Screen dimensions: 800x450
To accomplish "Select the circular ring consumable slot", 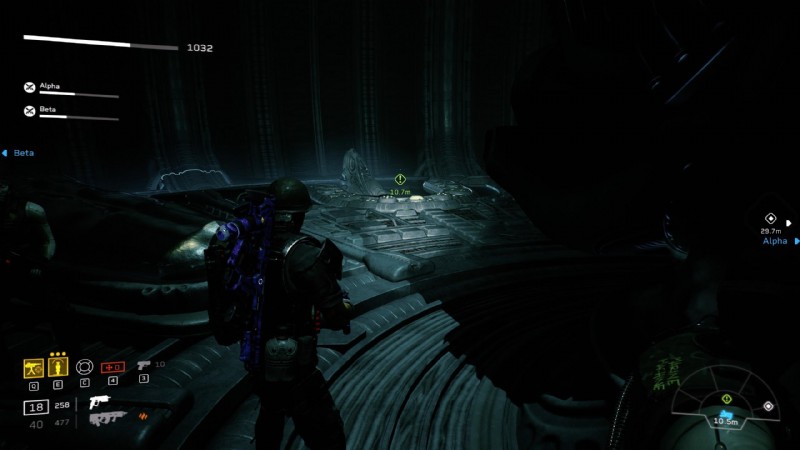I will tap(84, 367).
